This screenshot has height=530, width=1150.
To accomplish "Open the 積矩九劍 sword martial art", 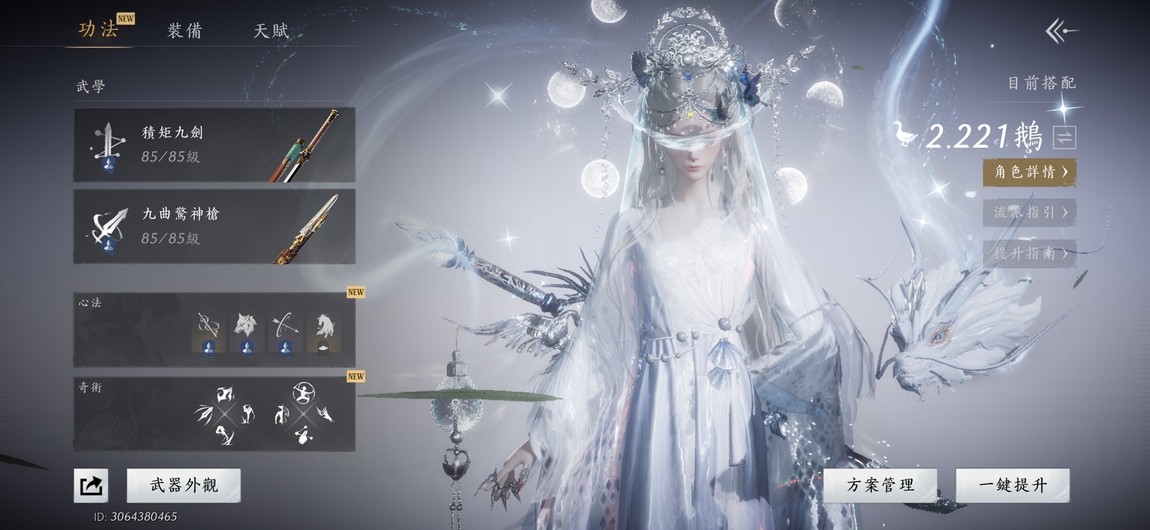I will pos(214,146).
